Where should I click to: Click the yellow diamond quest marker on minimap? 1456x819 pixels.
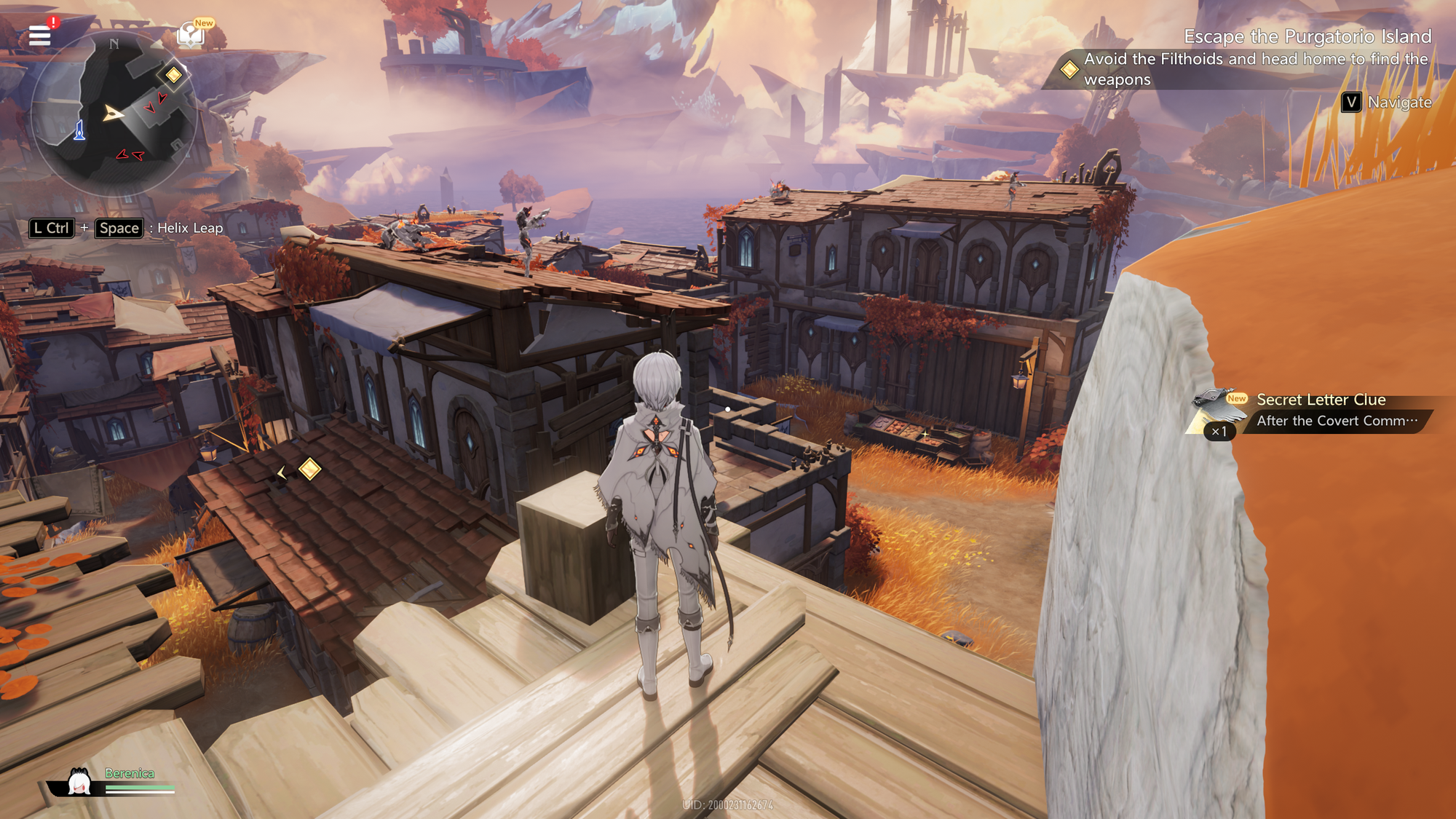[x=173, y=74]
